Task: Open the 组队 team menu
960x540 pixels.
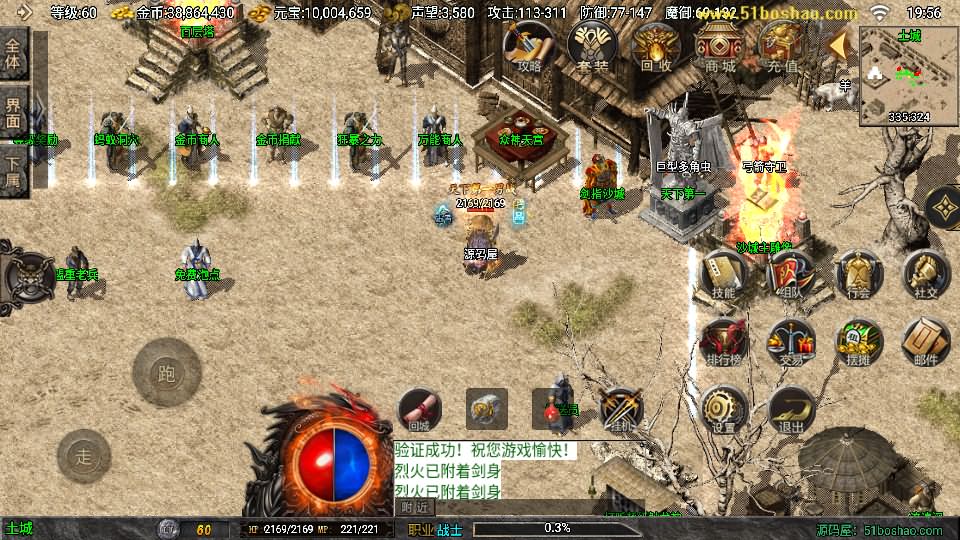Action: coord(790,274)
